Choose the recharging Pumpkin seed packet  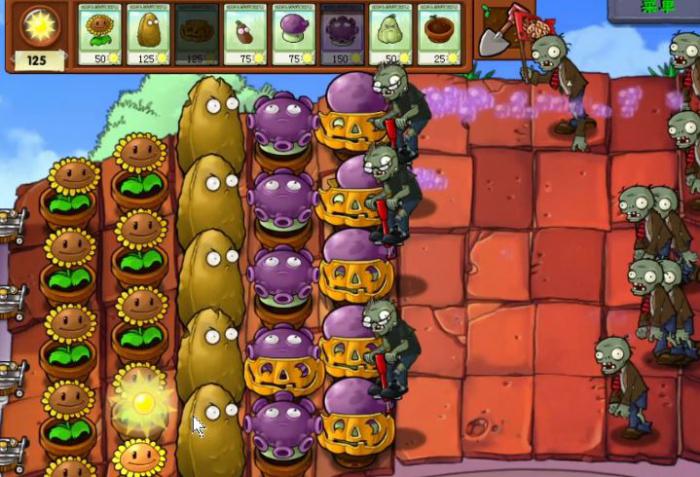(x=197, y=34)
